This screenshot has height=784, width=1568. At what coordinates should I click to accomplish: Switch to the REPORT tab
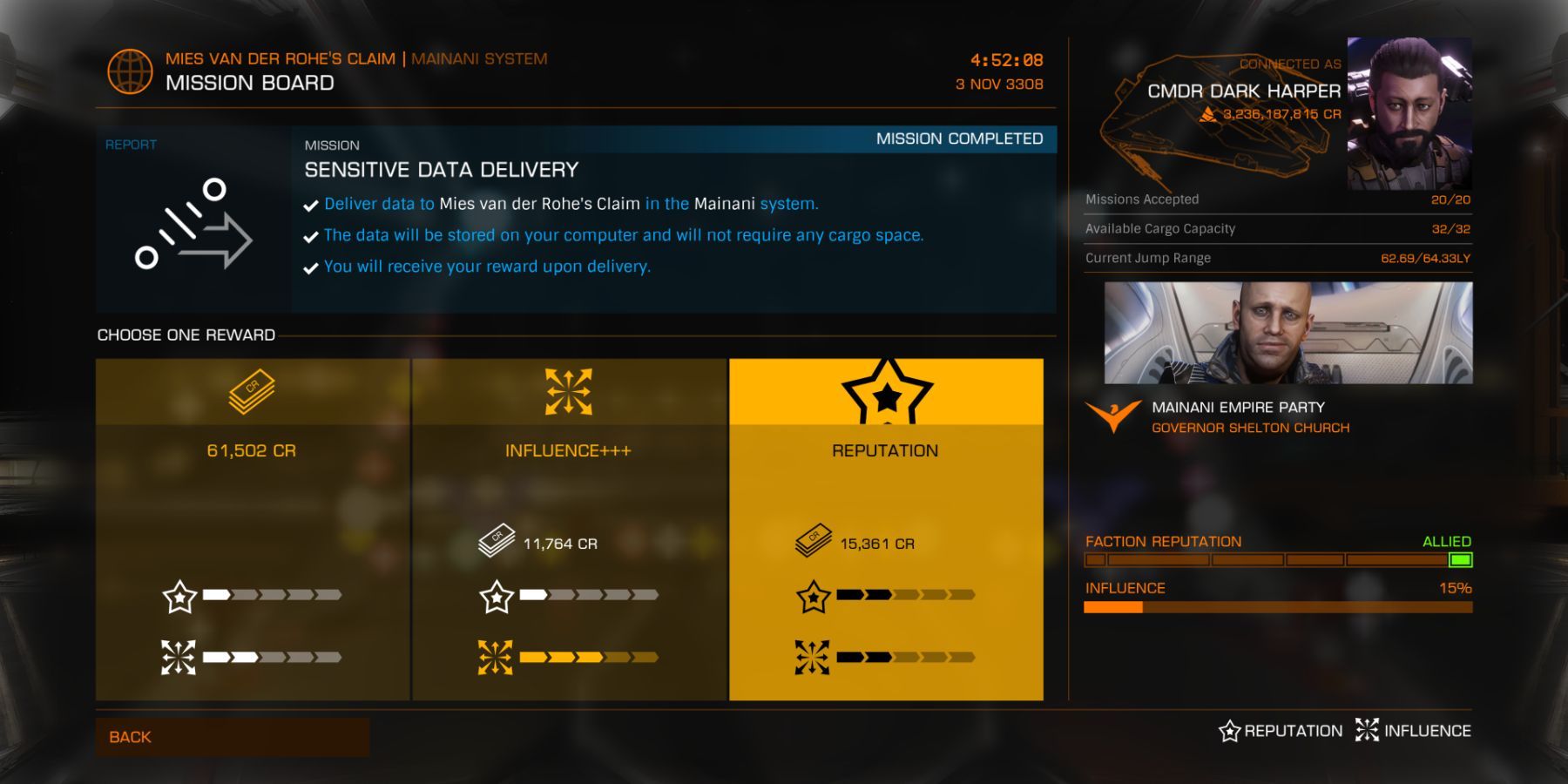131,145
